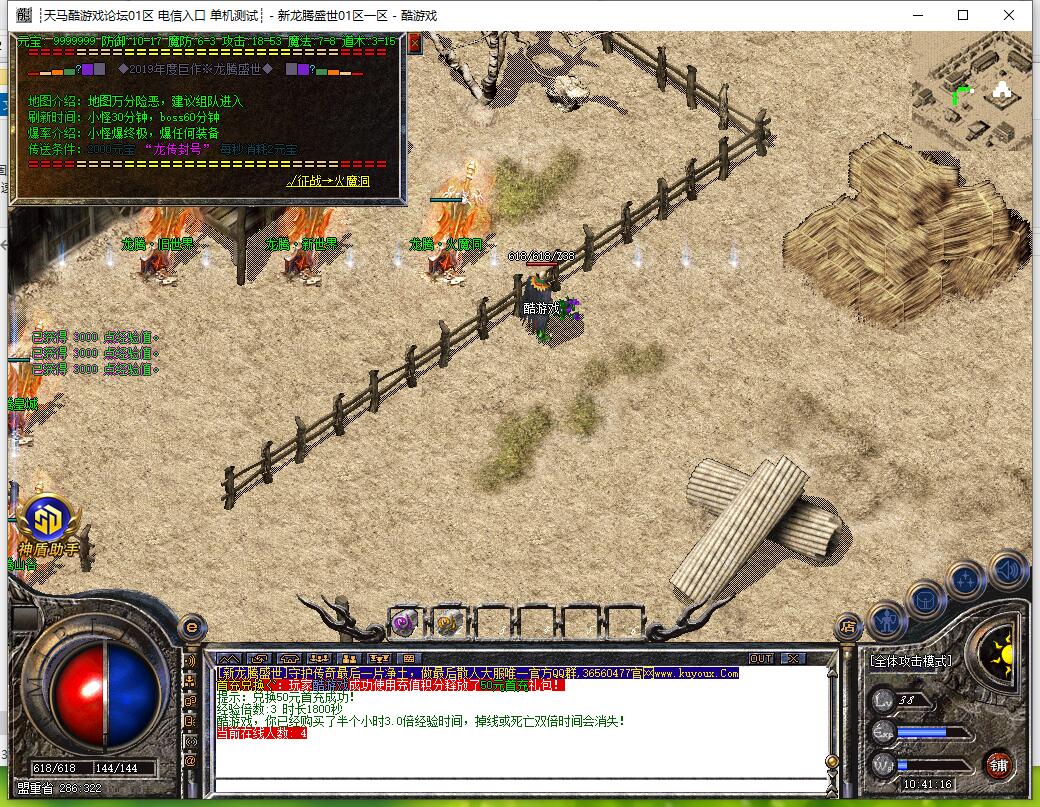This screenshot has height=807, width=1040.
Task: Open the bag inventory round button
Action: click(x=926, y=599)
